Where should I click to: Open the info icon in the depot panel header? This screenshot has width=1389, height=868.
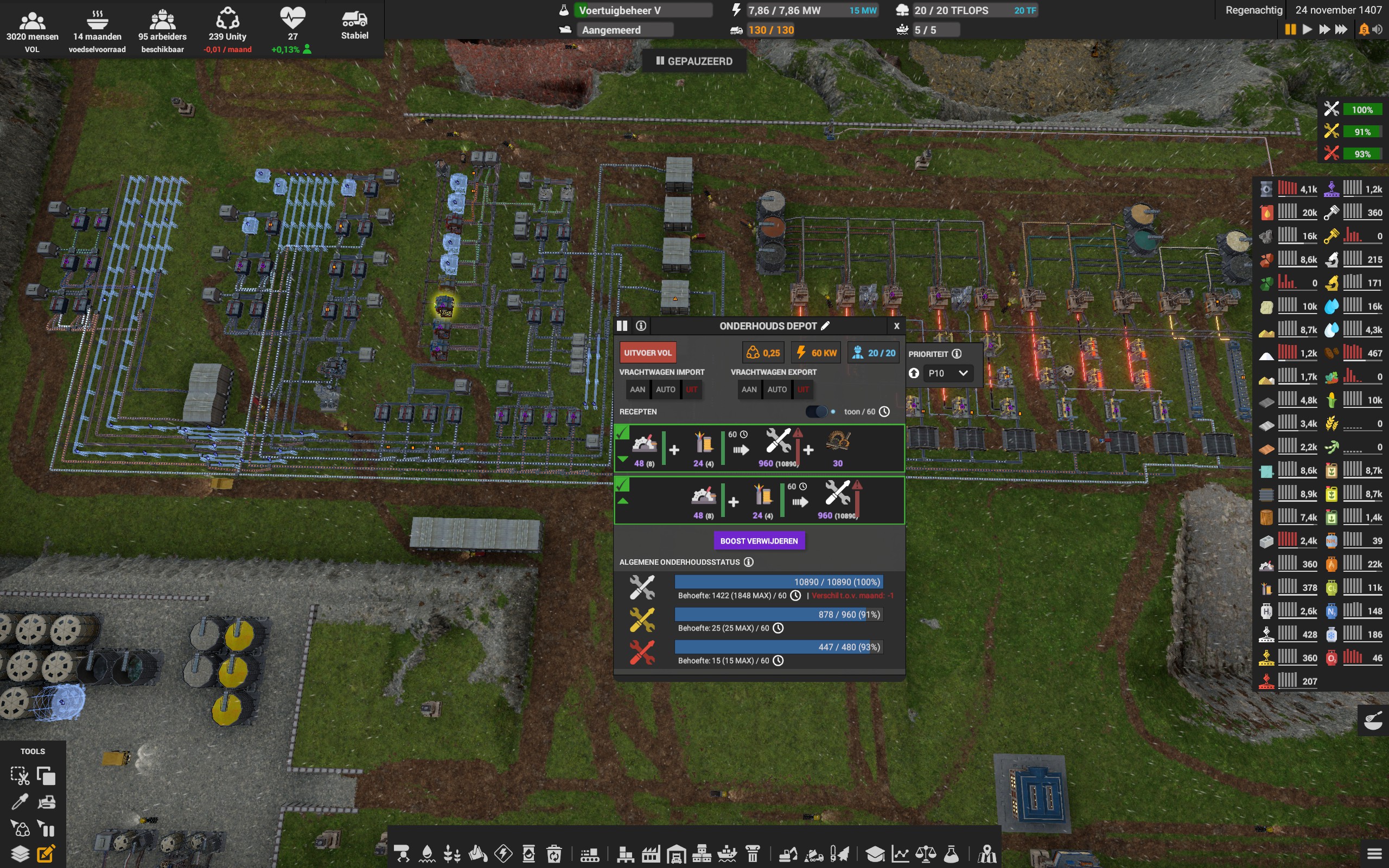pos(641,325)
